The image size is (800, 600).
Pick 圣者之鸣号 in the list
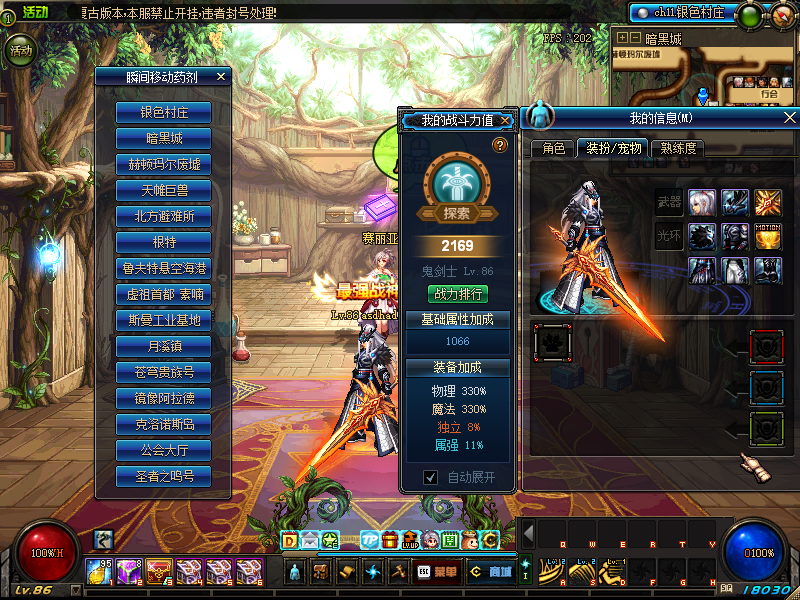[164, 476]
